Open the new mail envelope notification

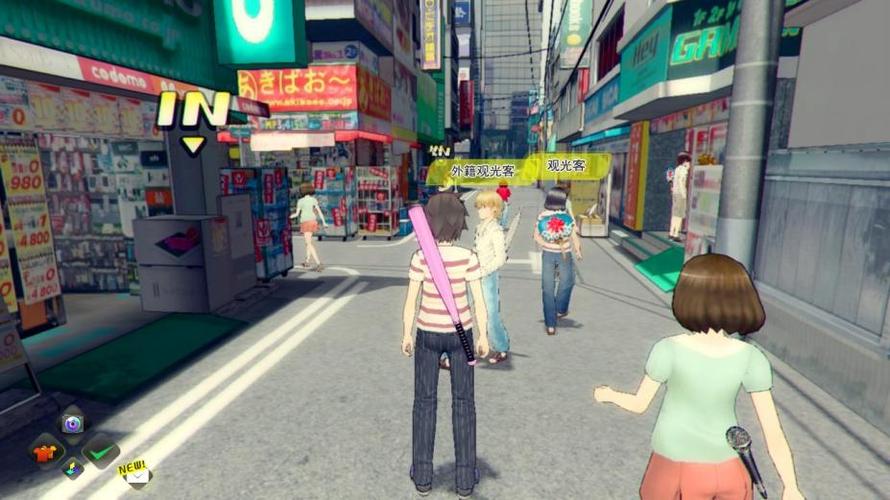pos(136,475)
